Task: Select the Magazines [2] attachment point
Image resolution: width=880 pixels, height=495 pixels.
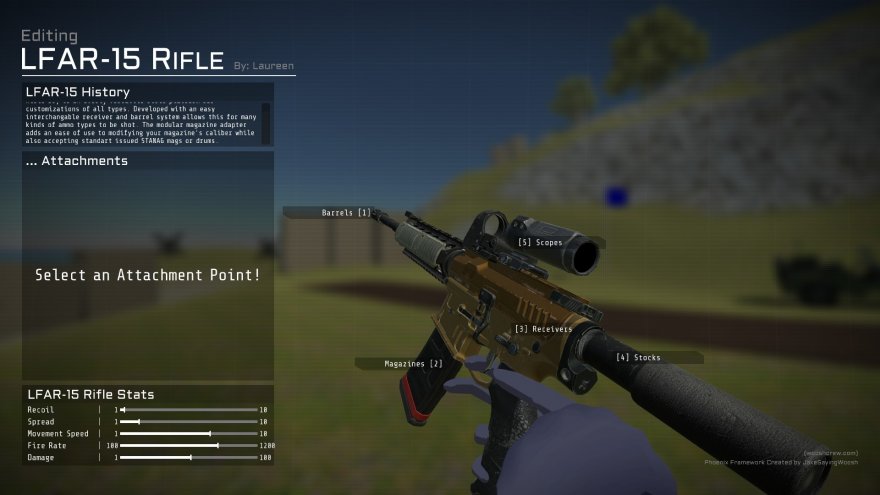Action: [x=413, y=363]
